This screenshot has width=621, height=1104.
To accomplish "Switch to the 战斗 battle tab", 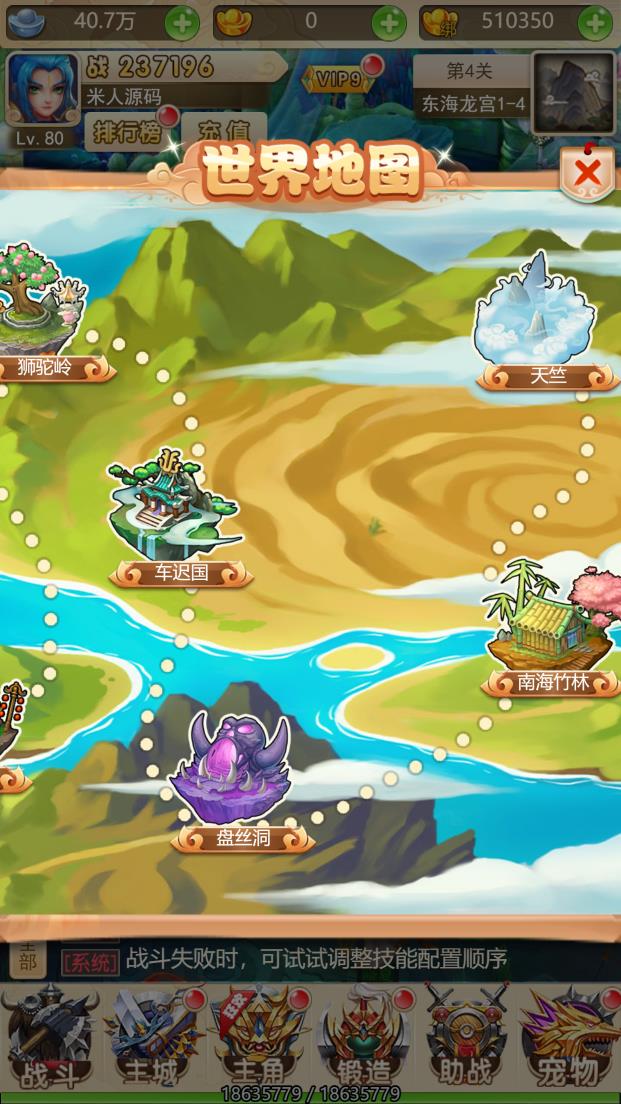I will click(48, 1035).
